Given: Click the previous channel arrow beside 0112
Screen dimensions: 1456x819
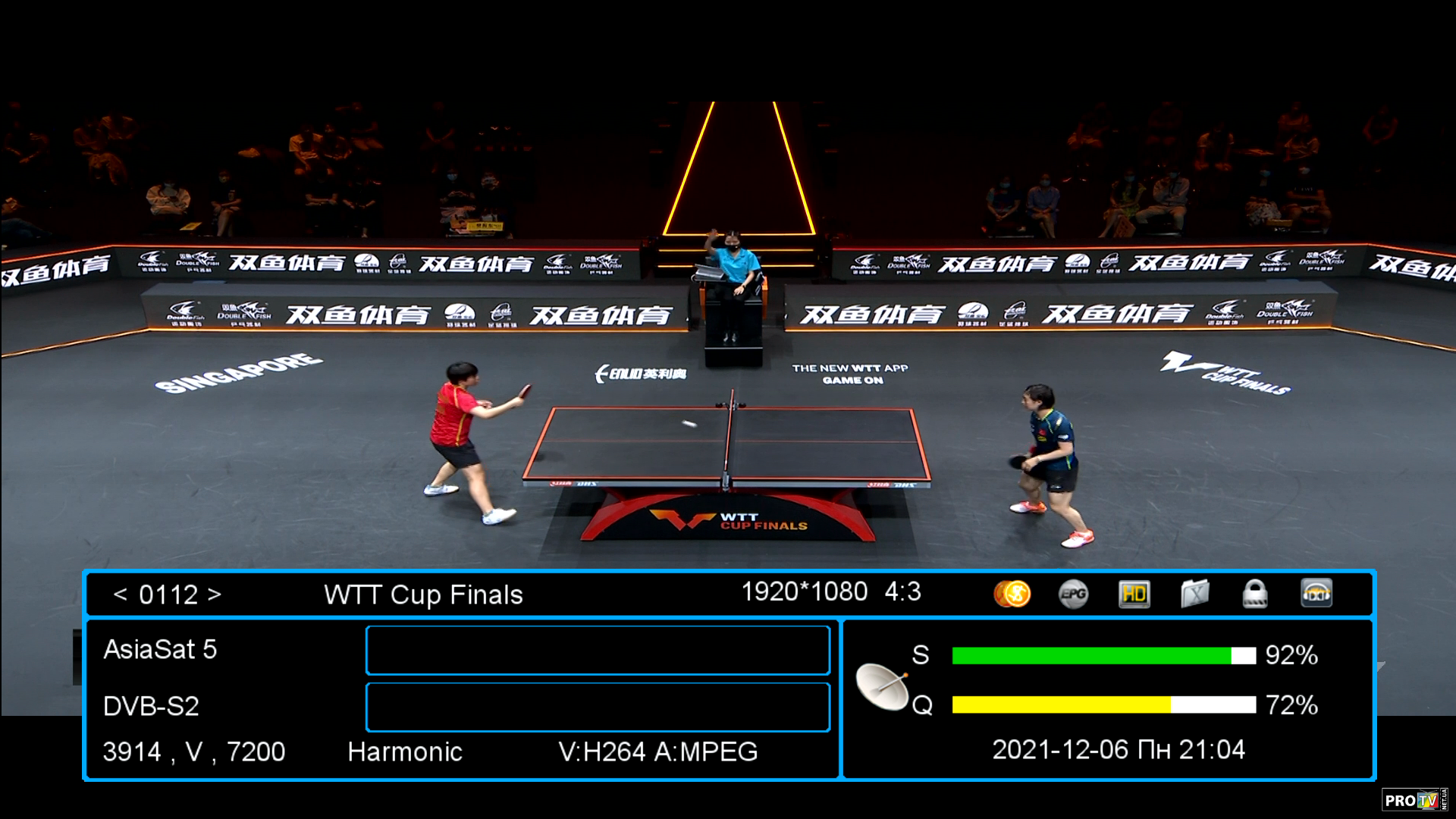Looking at the screenshot, I should point(120,595).
